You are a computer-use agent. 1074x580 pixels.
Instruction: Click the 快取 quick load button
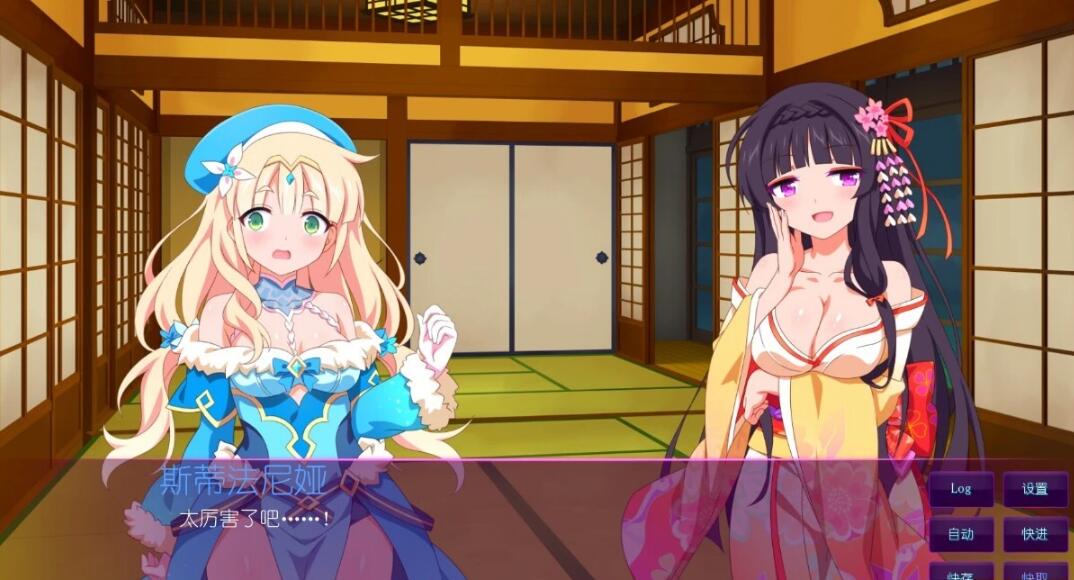click(1035, 573)
